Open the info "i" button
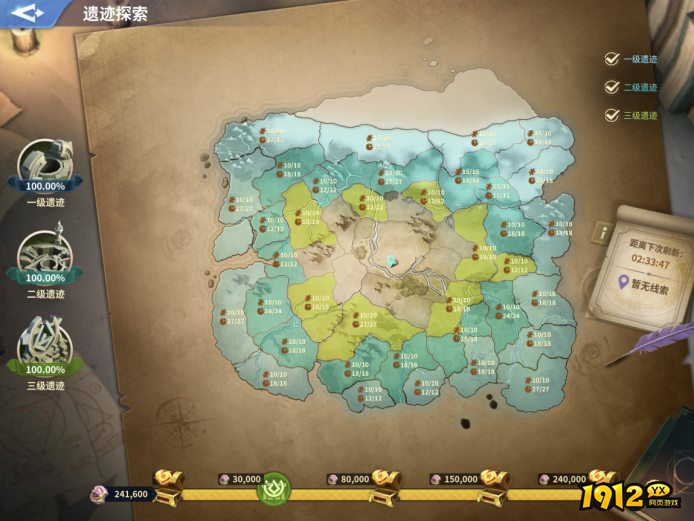This screenshot has width=694, height=521. [603, 232]
